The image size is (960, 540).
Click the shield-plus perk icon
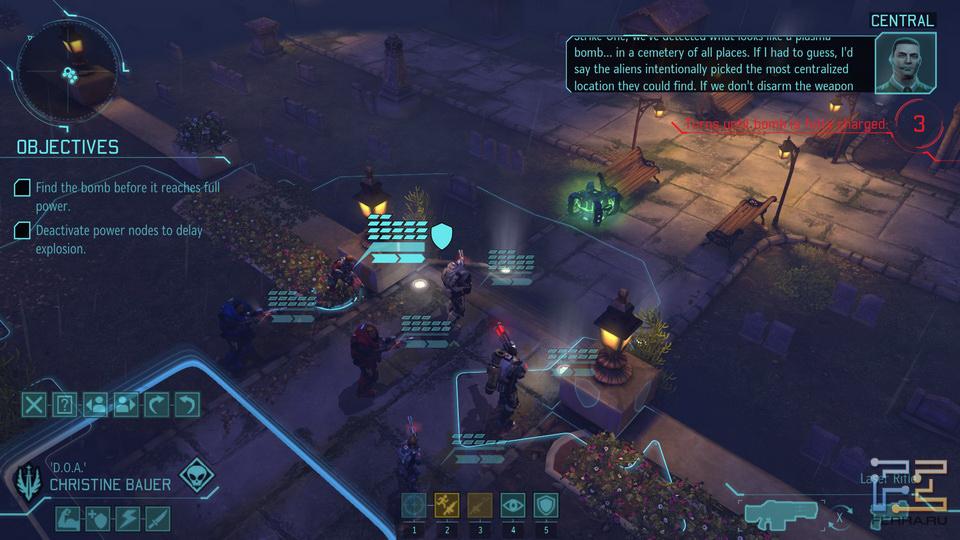97,519
